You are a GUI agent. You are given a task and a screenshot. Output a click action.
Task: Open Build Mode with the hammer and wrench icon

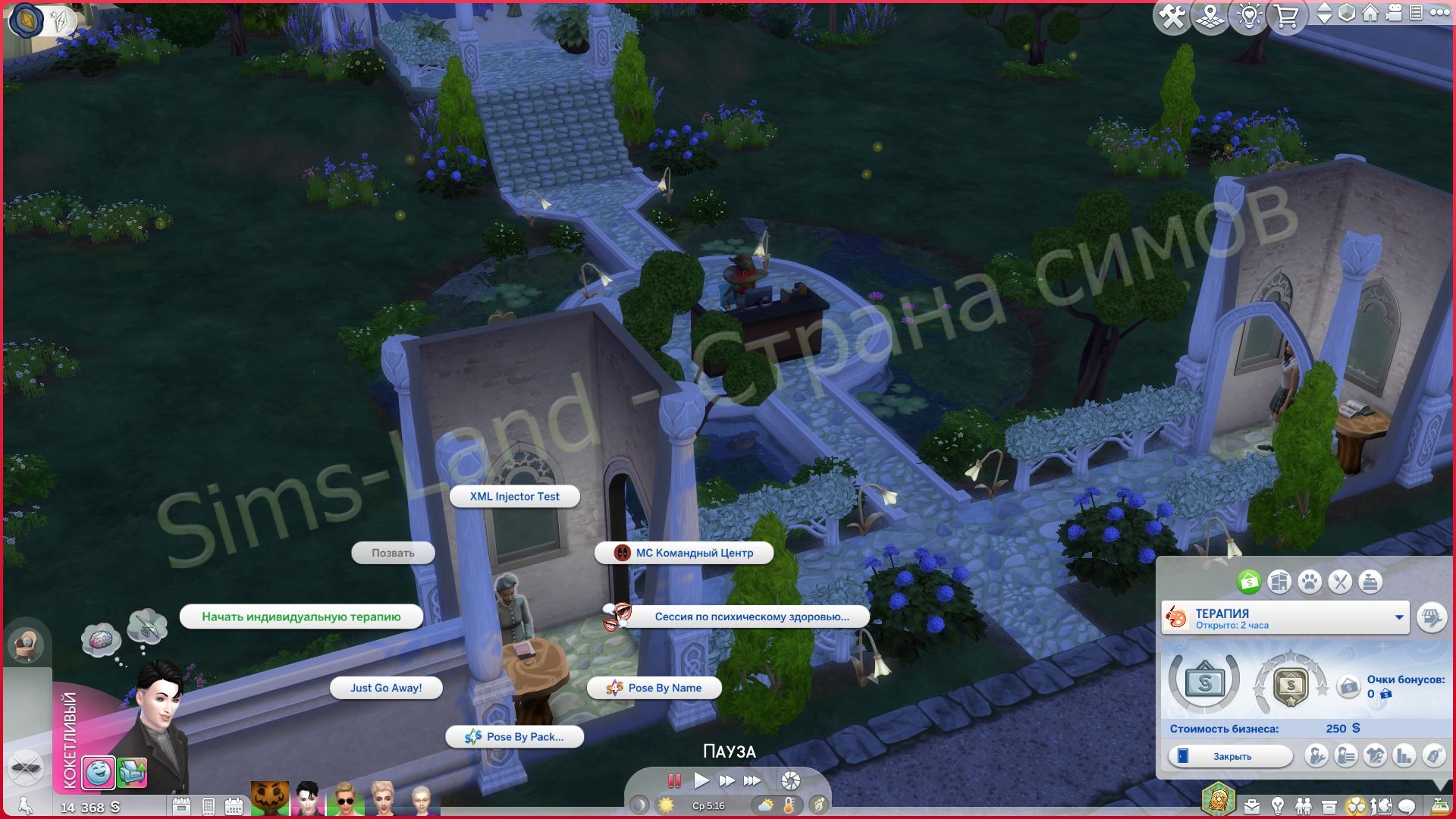[x=1172, y=15]
